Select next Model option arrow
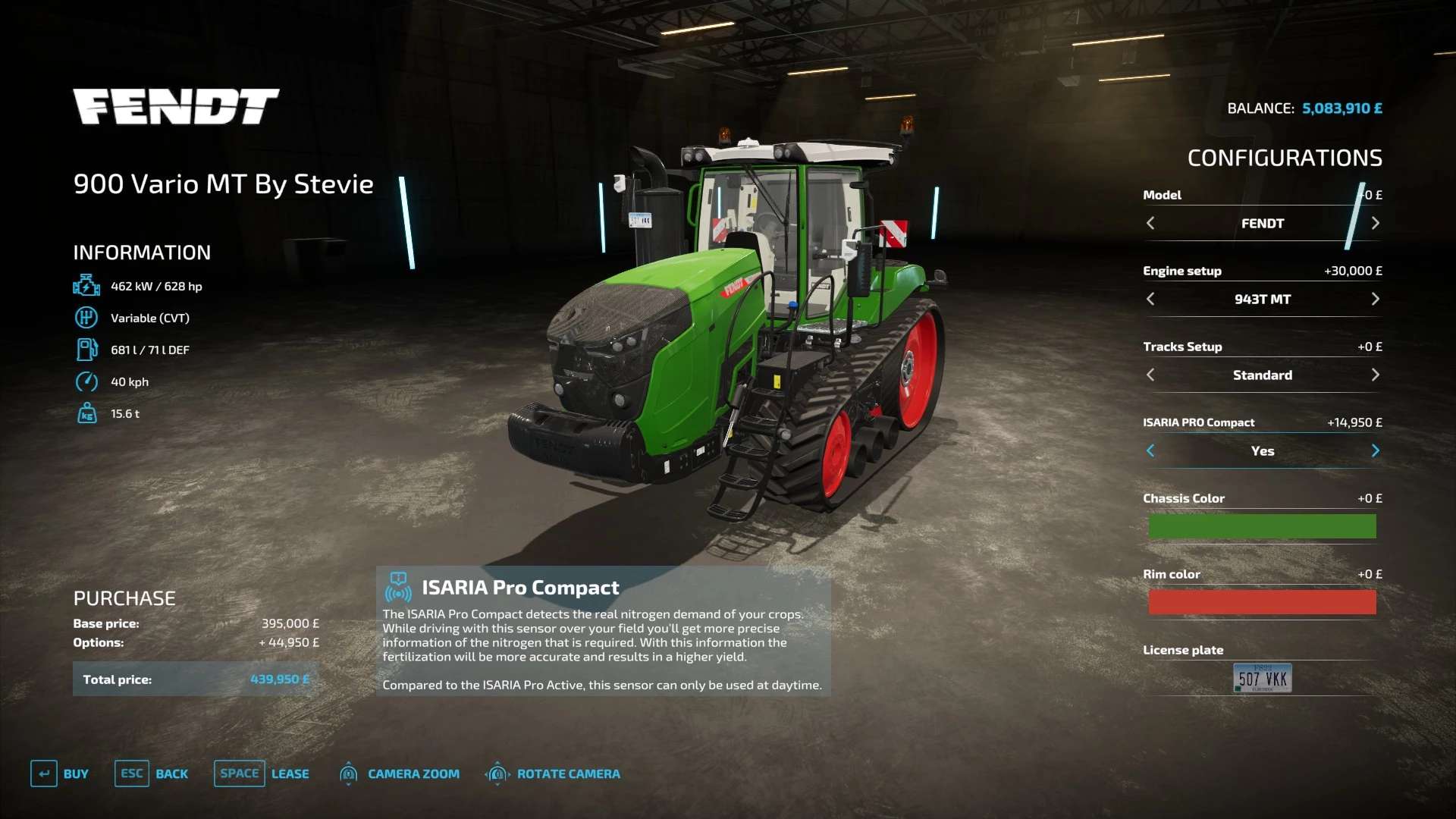The width and height of the screenshot is (1456, 819). point(1375,223)
